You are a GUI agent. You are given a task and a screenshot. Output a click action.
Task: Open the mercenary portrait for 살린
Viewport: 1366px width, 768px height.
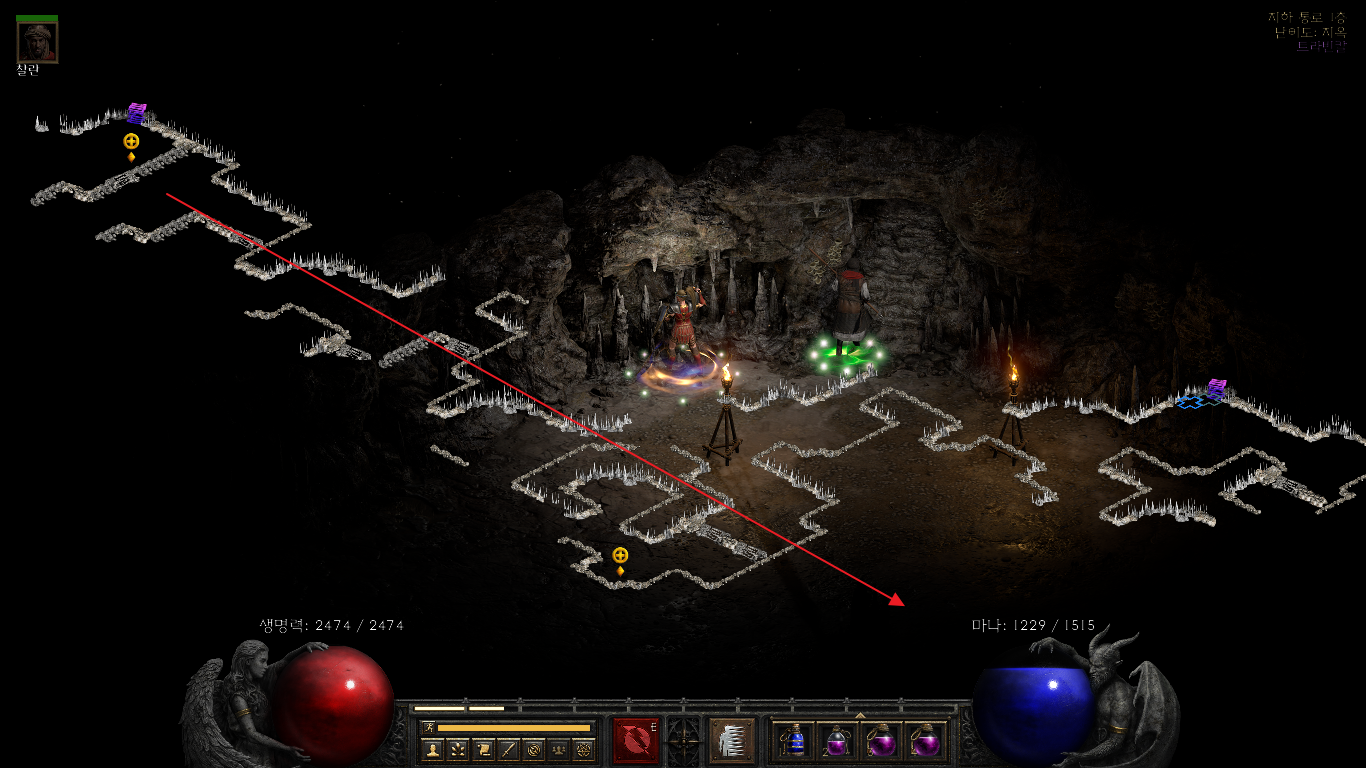38,42
